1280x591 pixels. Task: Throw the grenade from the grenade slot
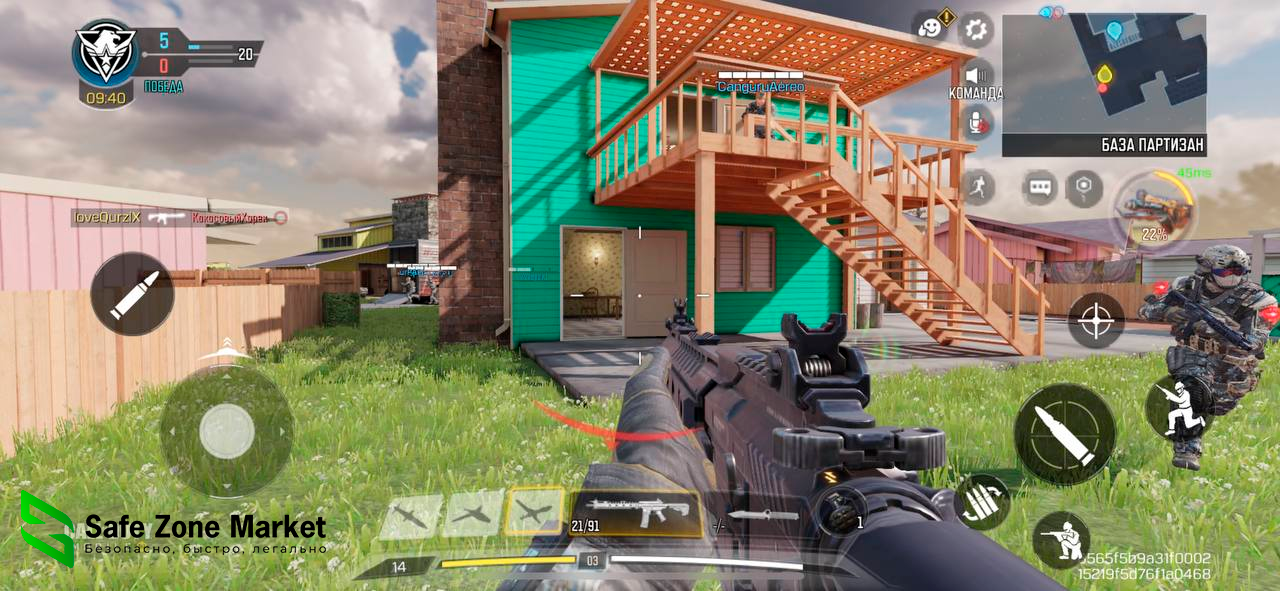836,512
